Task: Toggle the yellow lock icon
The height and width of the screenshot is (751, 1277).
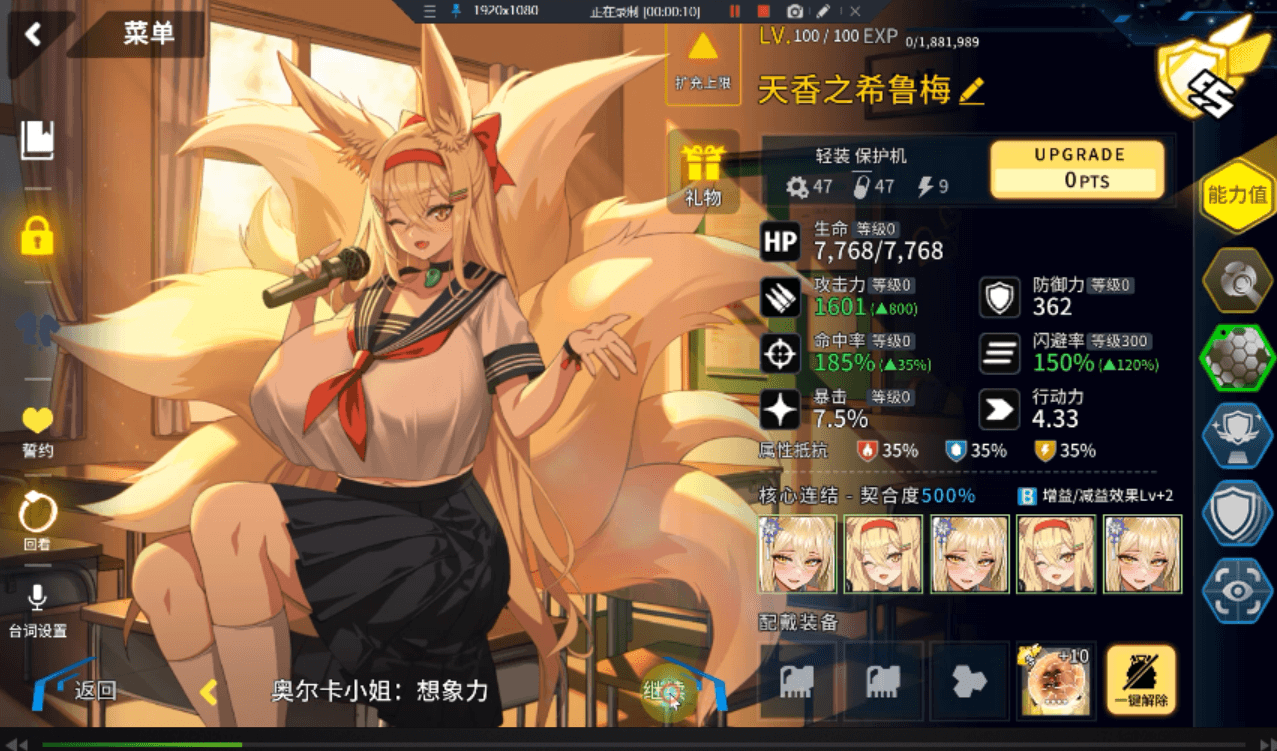Action: (x=37, y=236)
